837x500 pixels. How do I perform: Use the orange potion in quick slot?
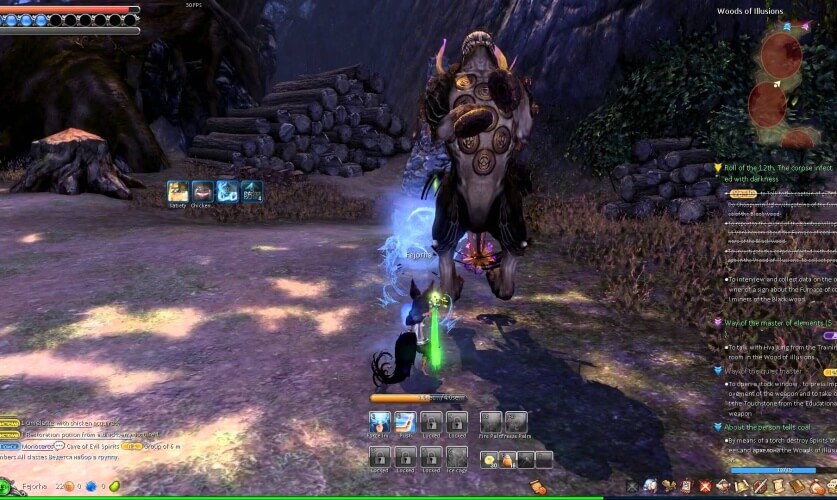[x=508, y=459]
